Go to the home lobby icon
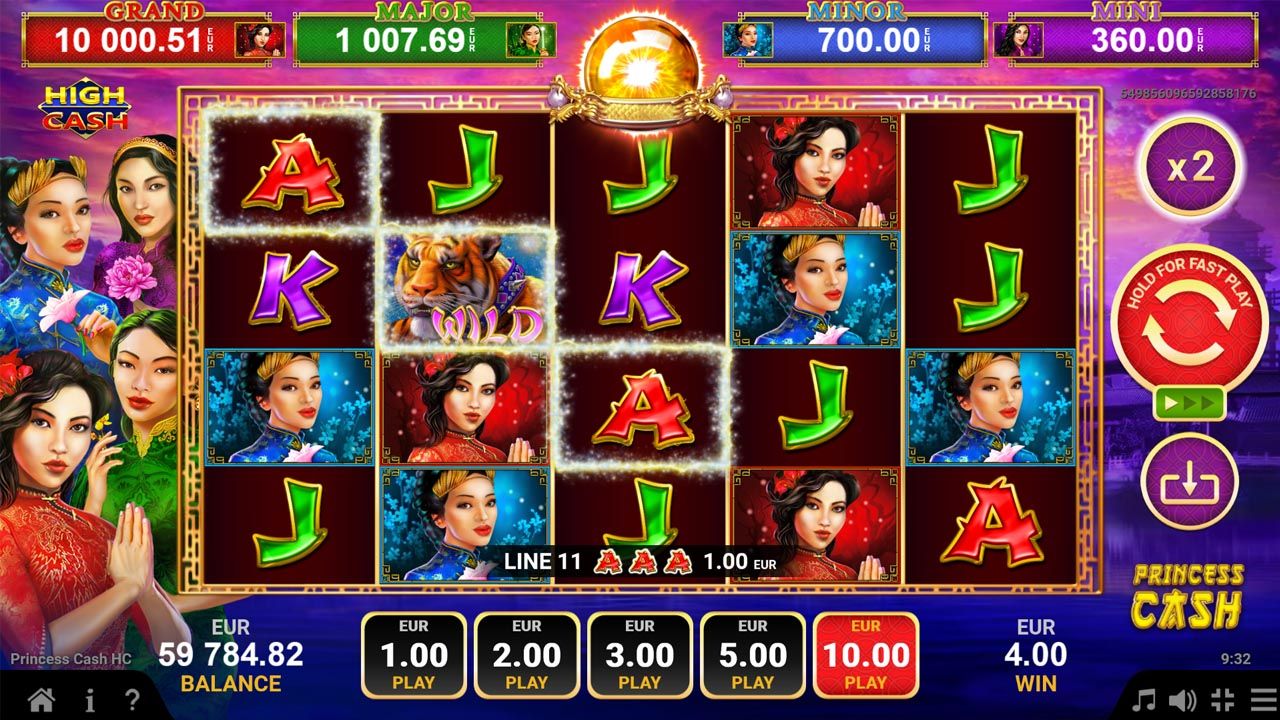The image size is (1280, 720). [x=41, y=699]
